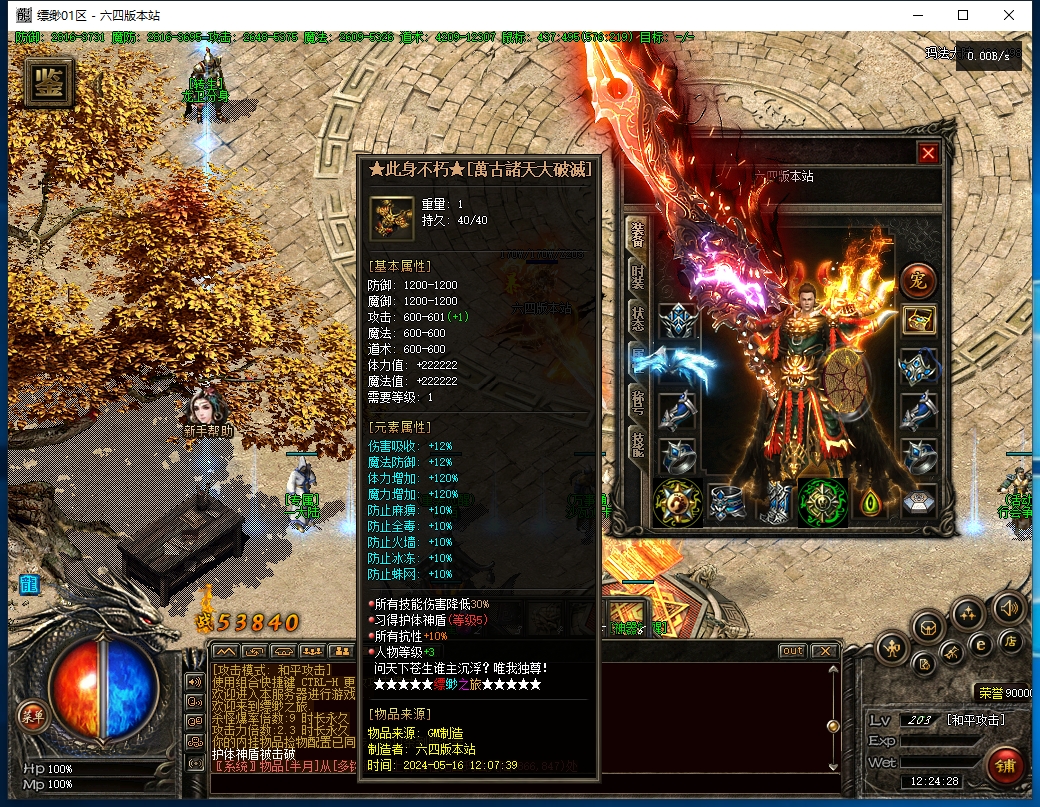Switch to the 时装 fashion tab
Image resolution: width=1040 pixels, height=807 pixels.
pyautogui.click(x=637, y=277)
